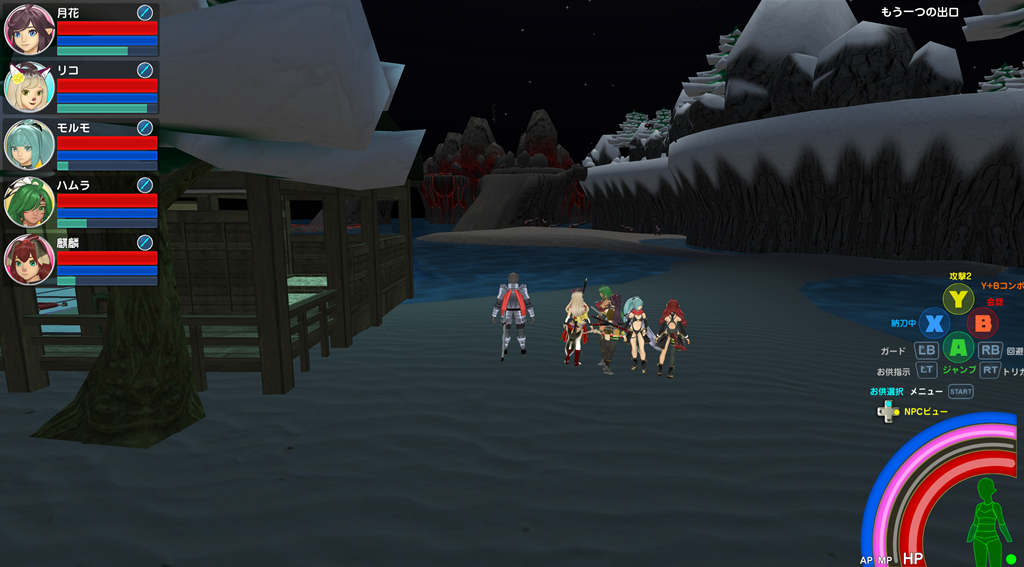Click the blue slash icon beside 月花
1024x567 pixels.
pos(145,12)
